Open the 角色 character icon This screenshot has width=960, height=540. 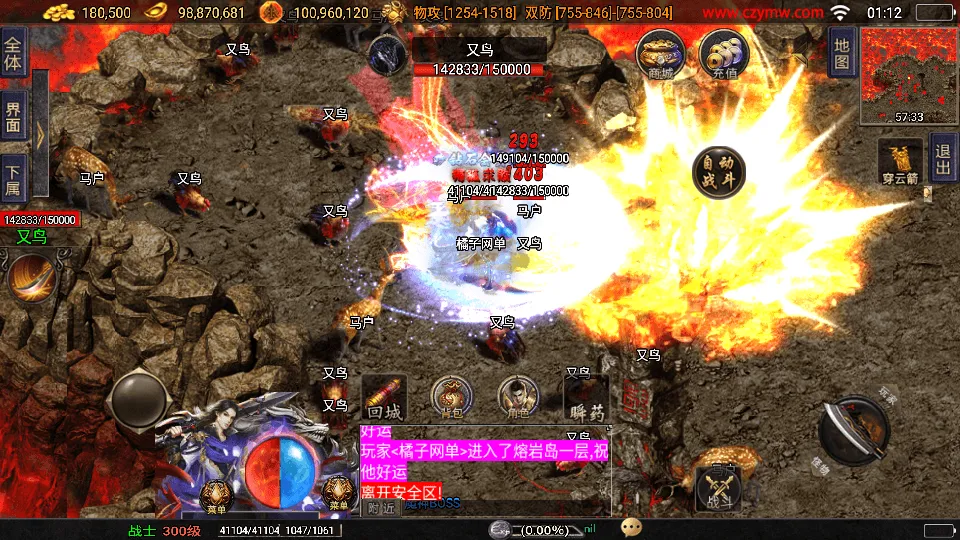(518, 398)
